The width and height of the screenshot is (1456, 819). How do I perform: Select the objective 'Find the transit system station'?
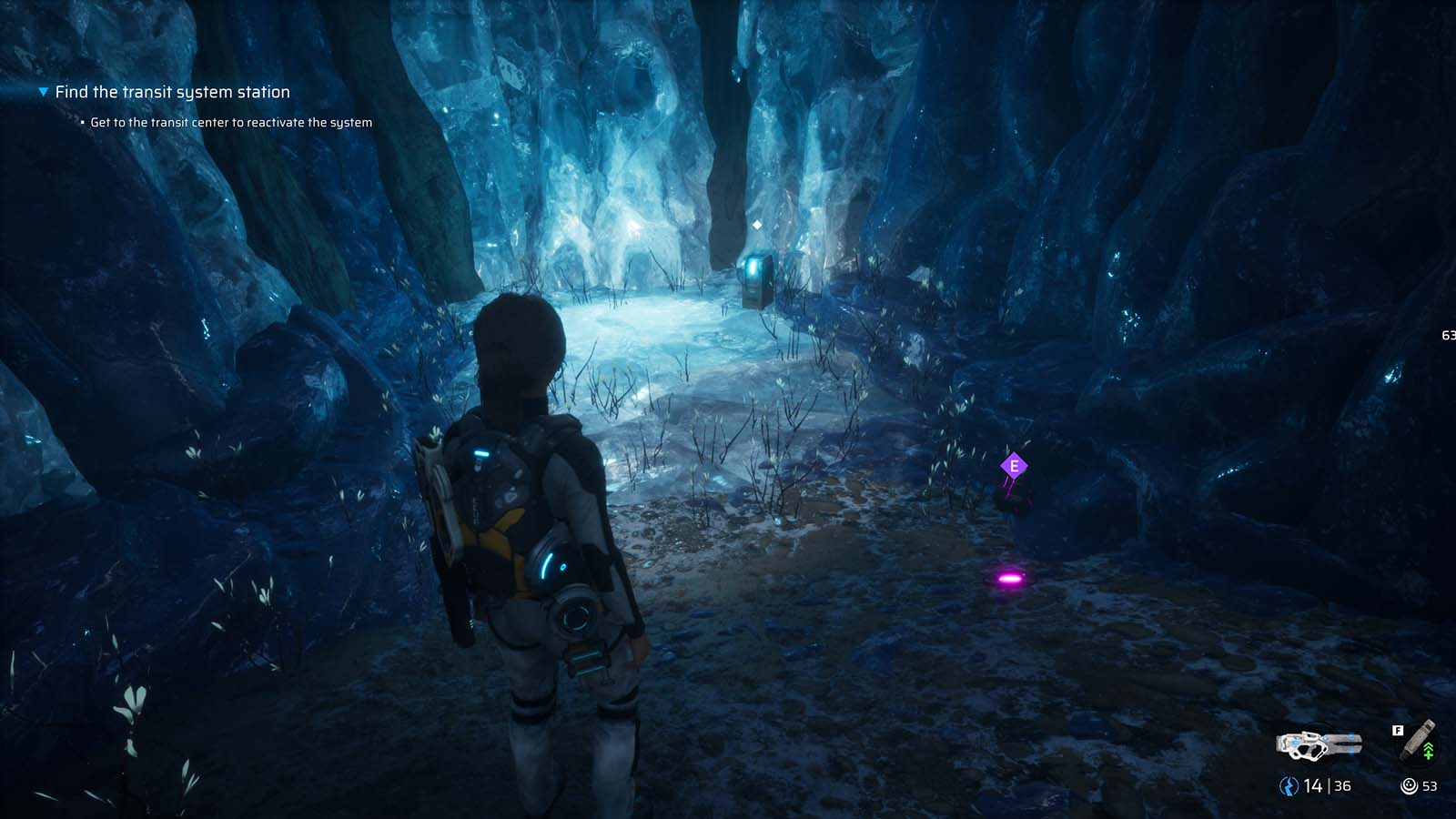pos(171,91)
